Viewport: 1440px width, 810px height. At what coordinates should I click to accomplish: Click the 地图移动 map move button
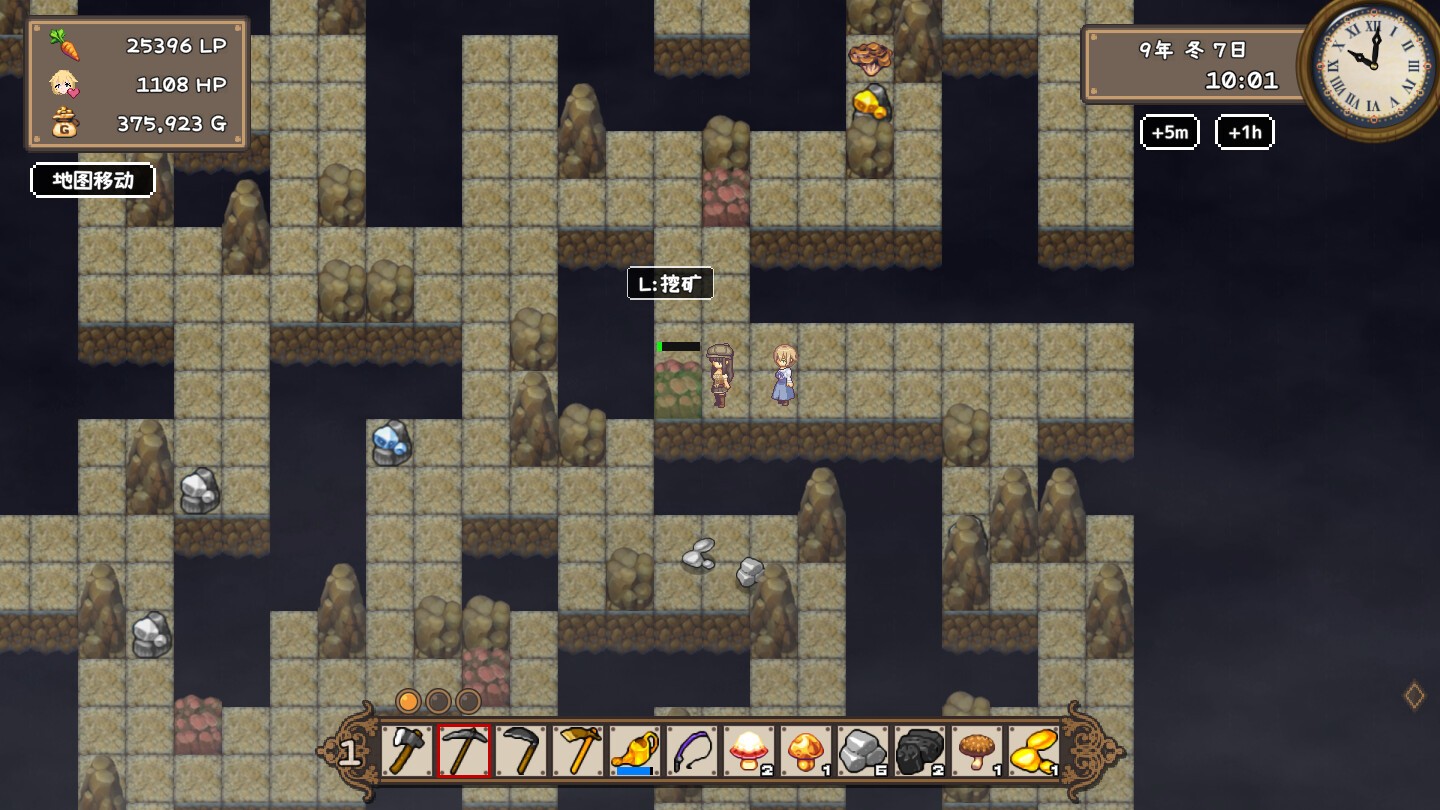click(x=93, y=180)
